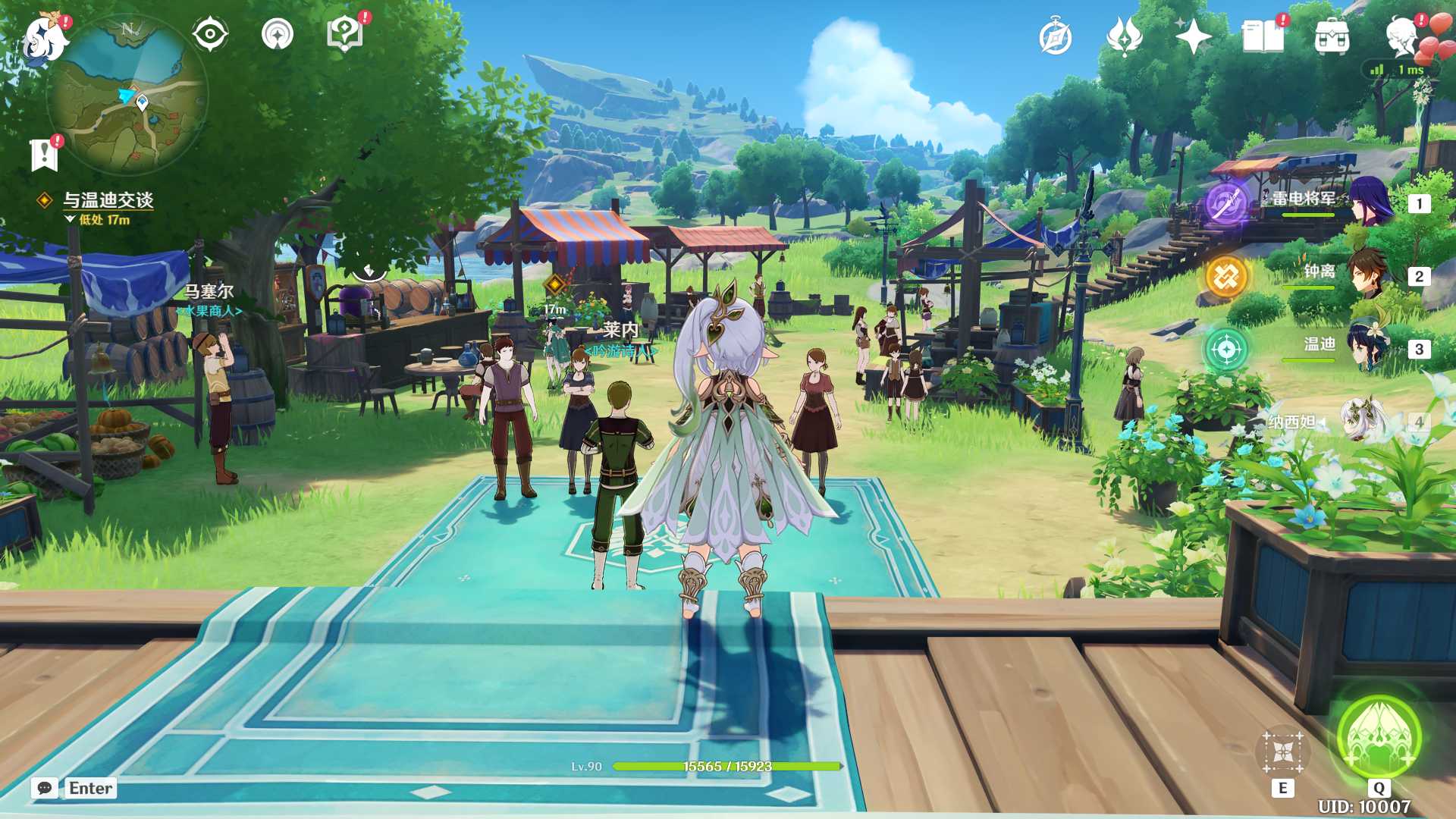The width and height of the screenshot is (1456, 819).
Task: Click the eye-shaped elemental sight icon
Action: (210, 35)
